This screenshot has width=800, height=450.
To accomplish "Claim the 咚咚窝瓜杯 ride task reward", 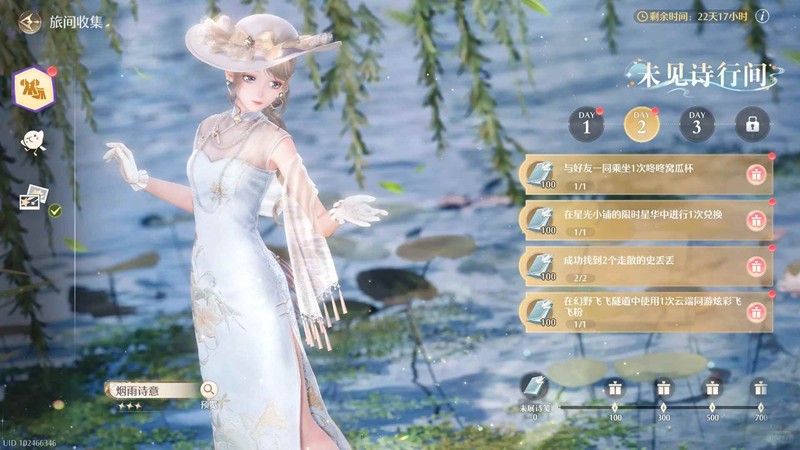I will click(x=756, y=175).
